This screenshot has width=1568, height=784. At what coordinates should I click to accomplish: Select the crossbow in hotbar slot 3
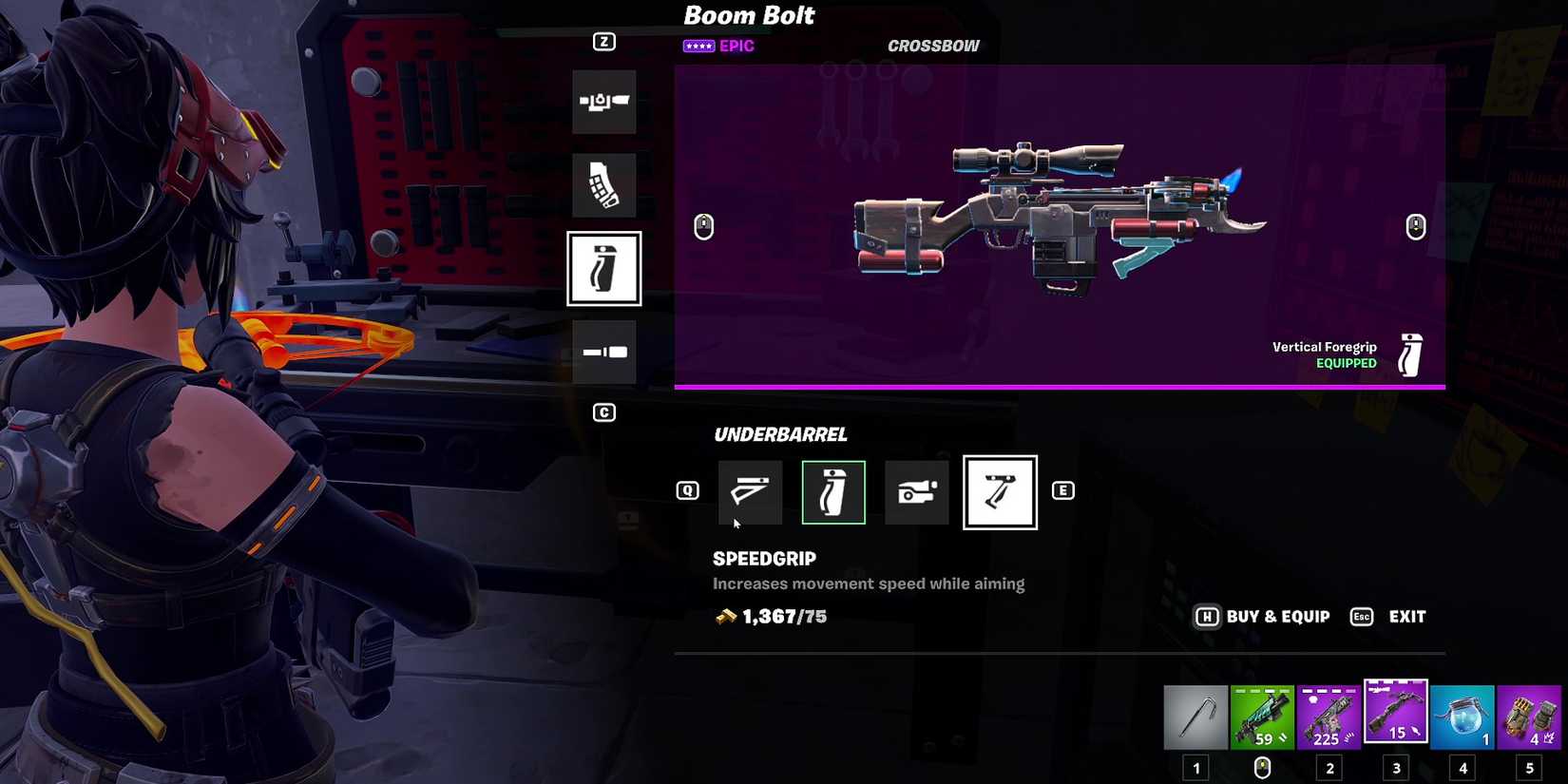click(1395, 717)
